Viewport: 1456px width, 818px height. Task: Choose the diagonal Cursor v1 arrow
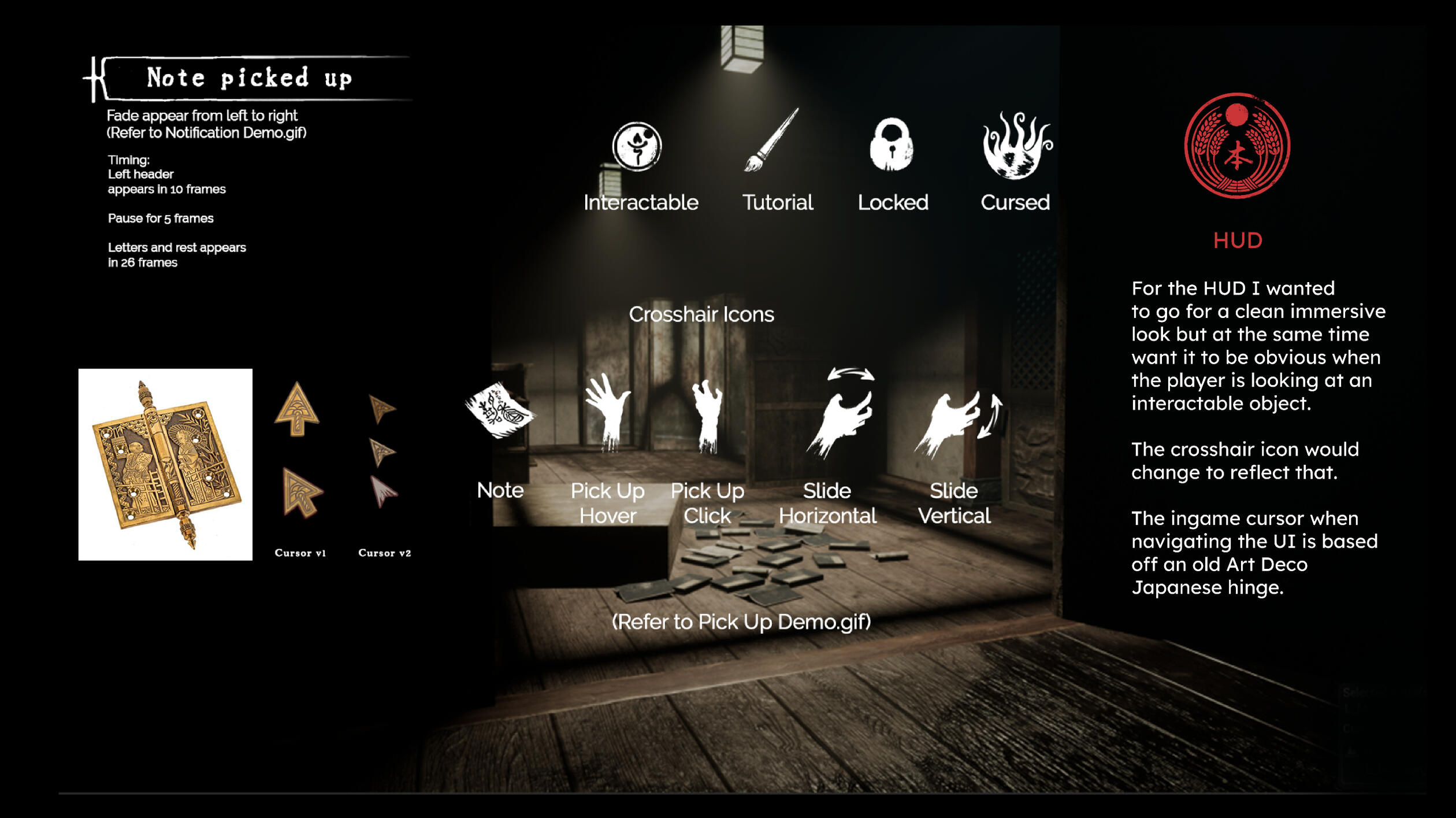[x=301, y=492]
